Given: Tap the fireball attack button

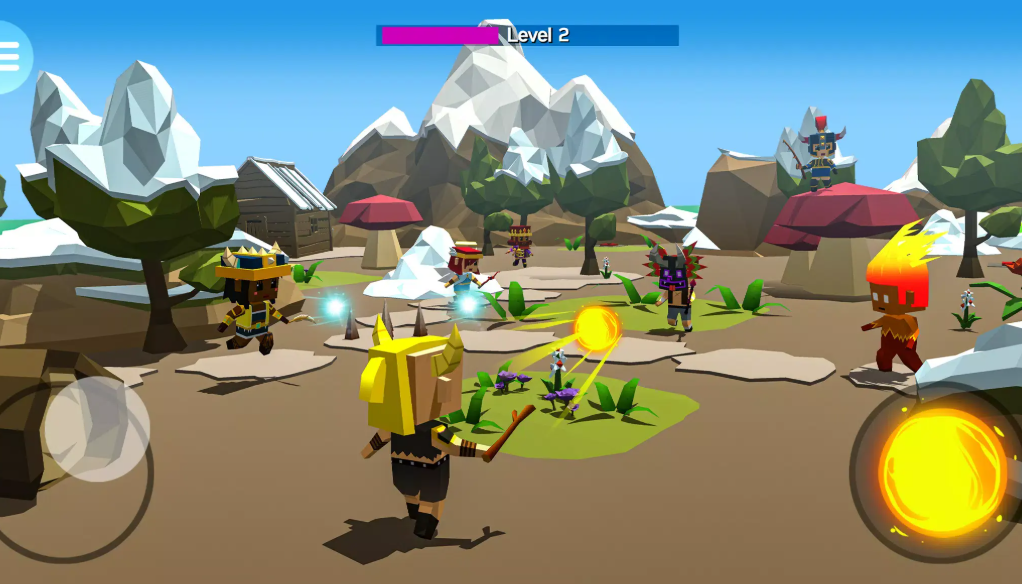Looking at the screenshot, I should point(941,471).
